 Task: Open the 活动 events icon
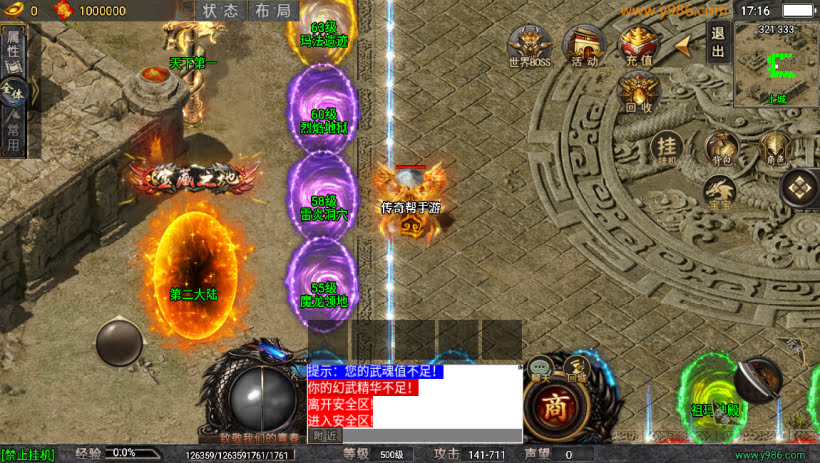(583, 46)
